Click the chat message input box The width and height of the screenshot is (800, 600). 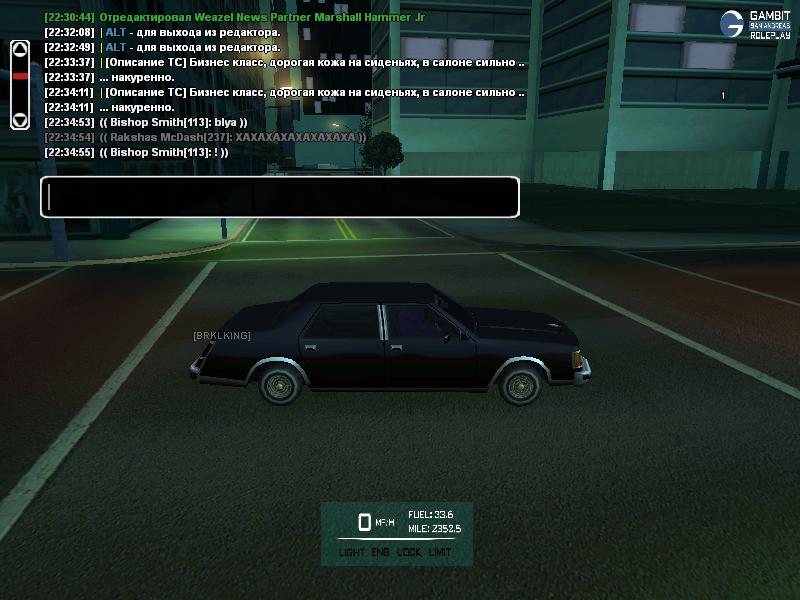(280, 197)
